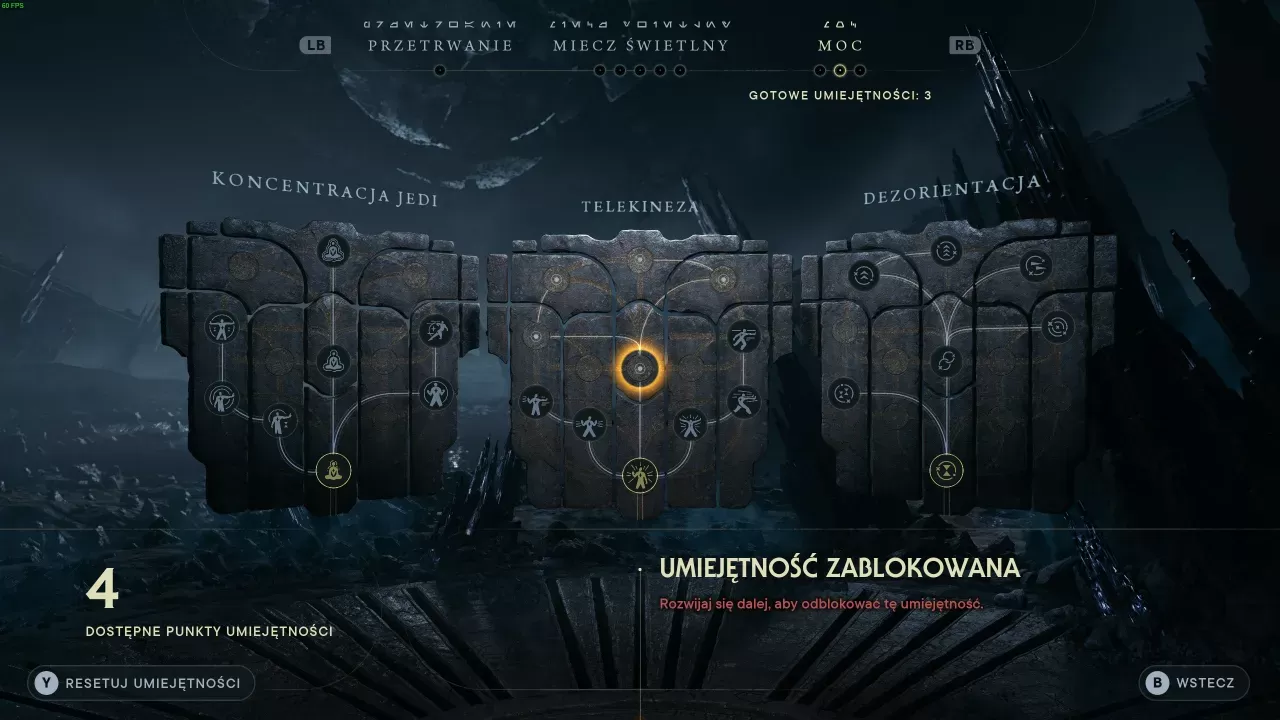Switch to the Miecz Świetlny tab
This screenshot has height=720, width=1280.
tap(640, 44)
